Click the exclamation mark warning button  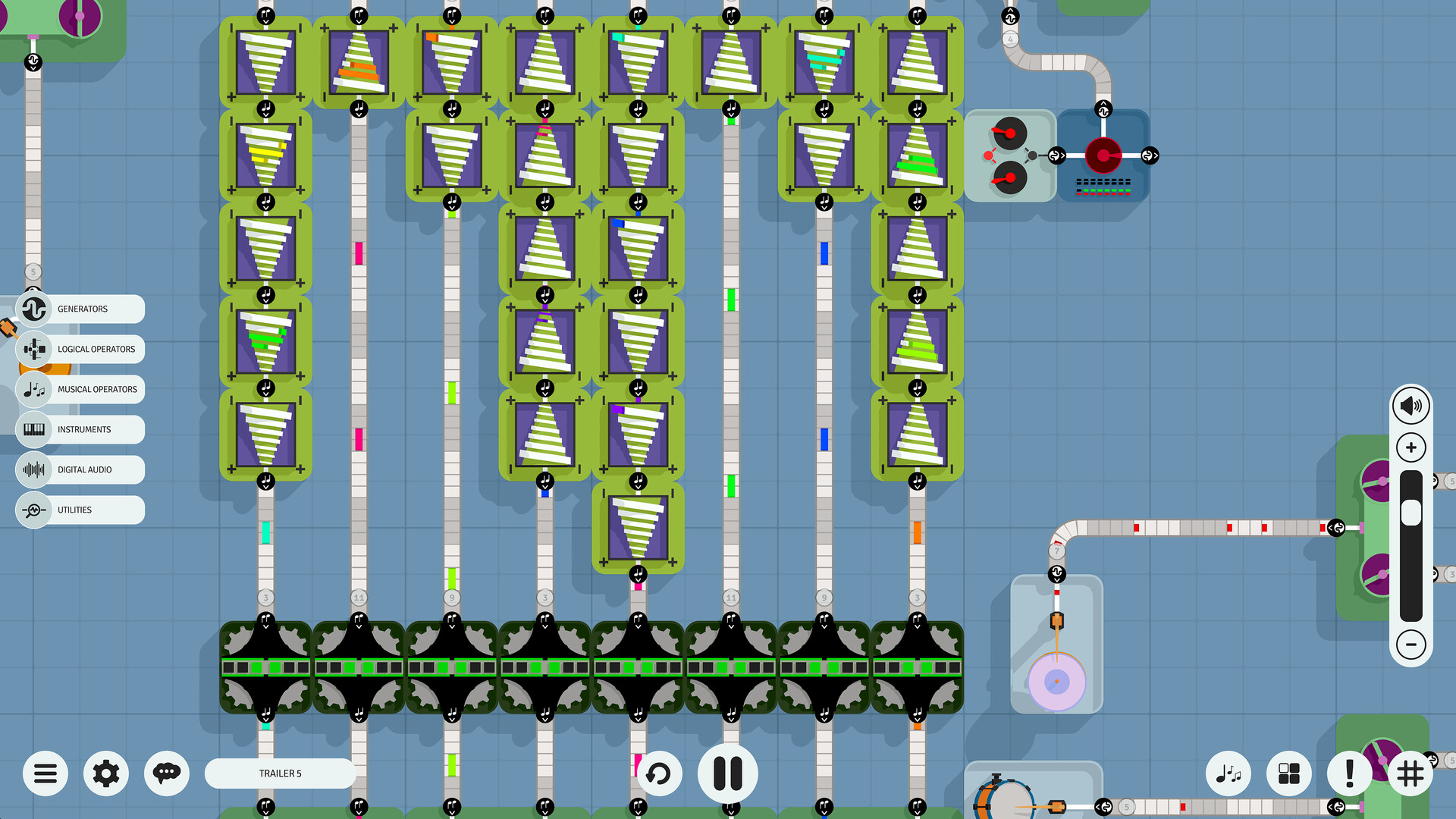[x=1349, y=773]
